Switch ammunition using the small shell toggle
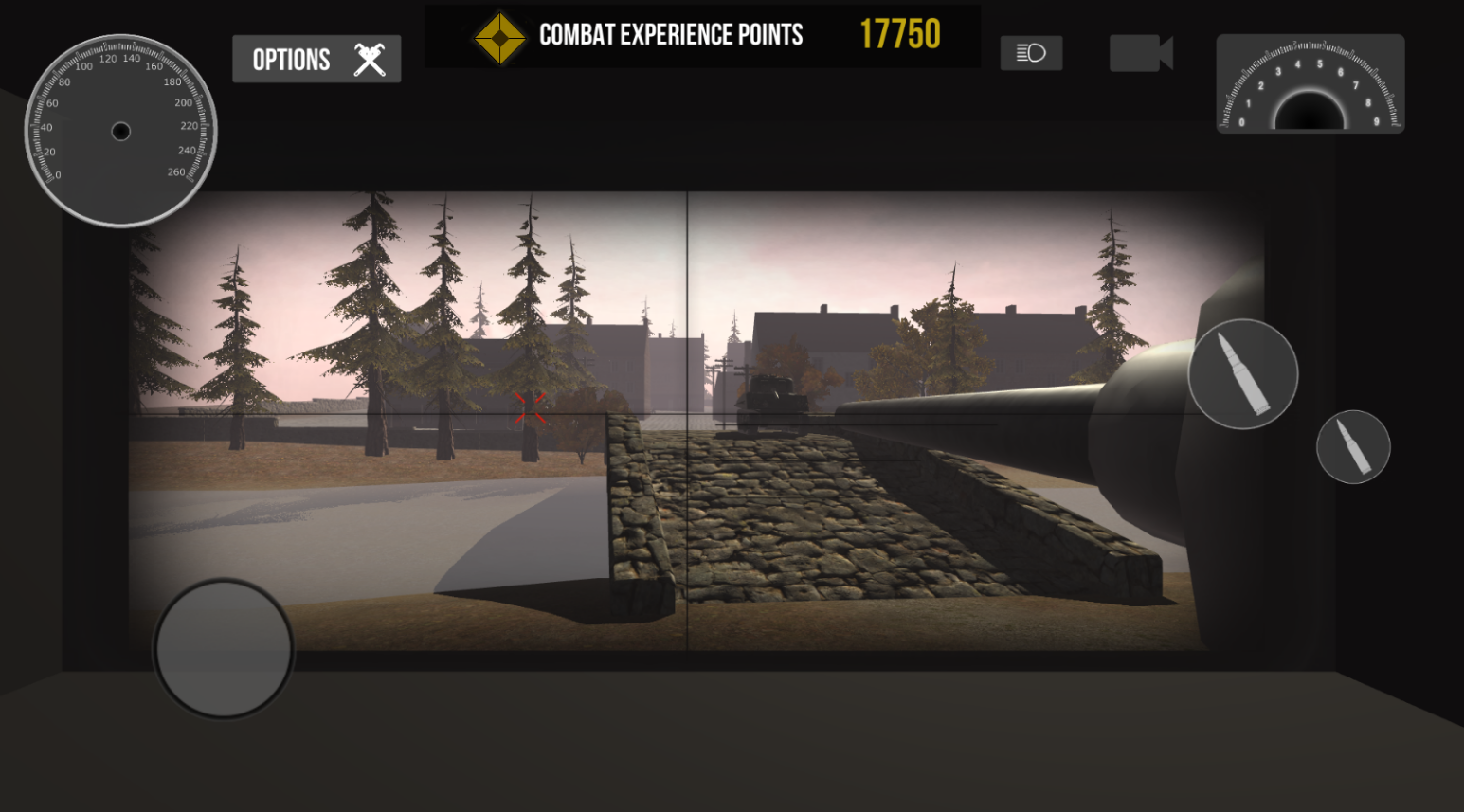This screenshot has width=1464, height=812. tap(1353, 447)
